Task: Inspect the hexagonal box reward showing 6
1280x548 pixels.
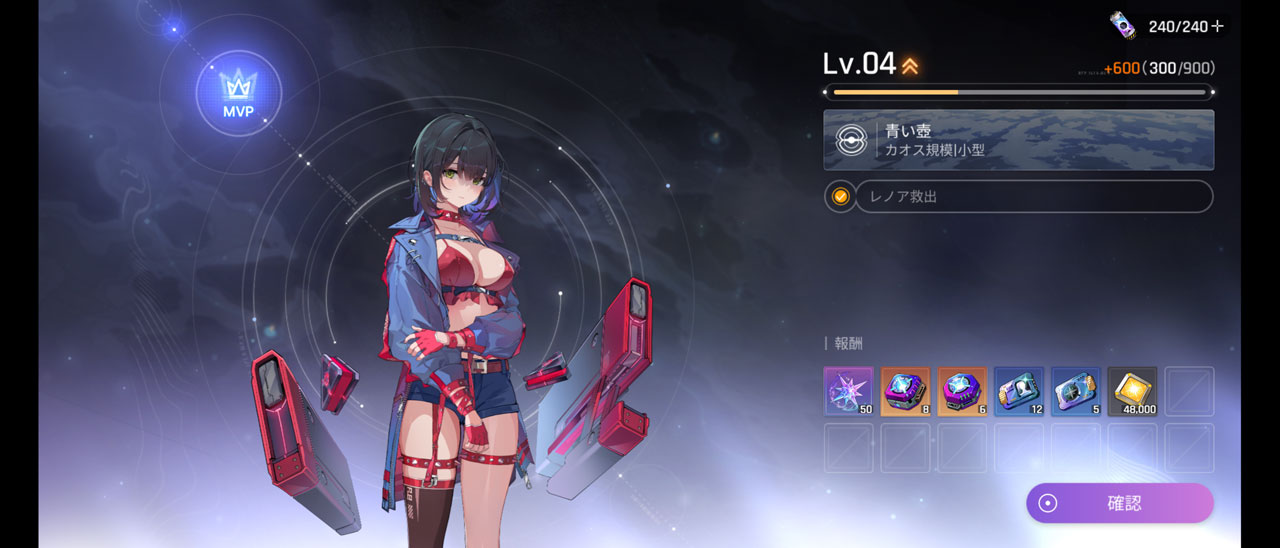Action: point(962,391)
